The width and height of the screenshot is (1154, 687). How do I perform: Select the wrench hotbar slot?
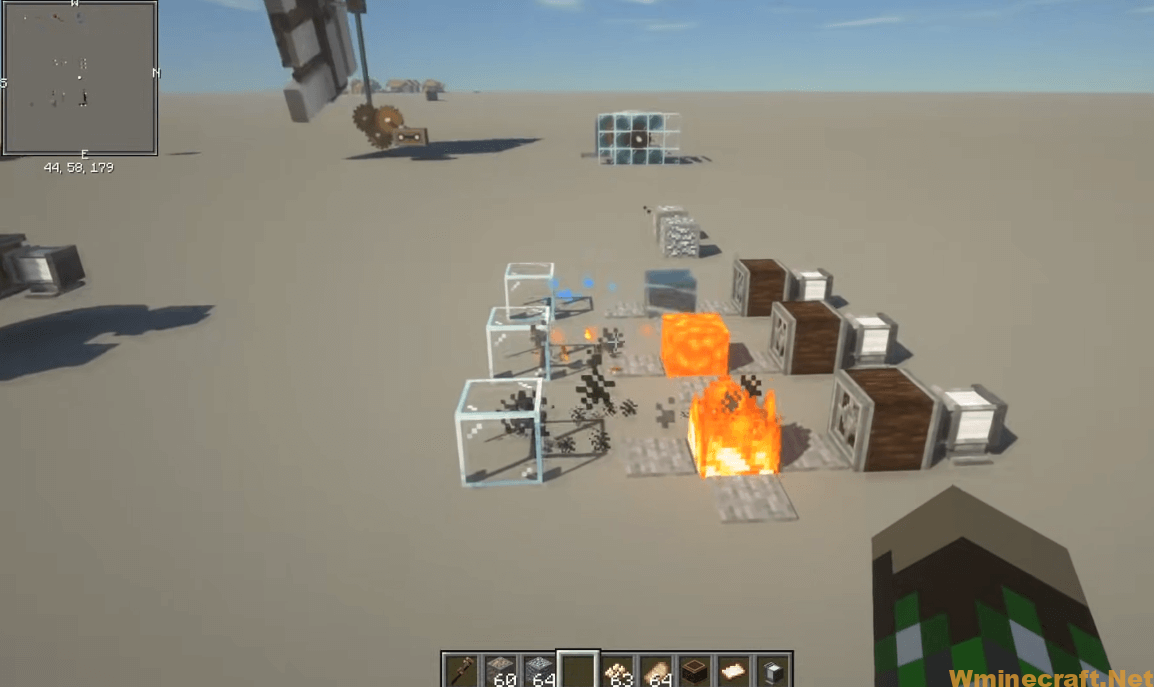[x=463, y=670]
